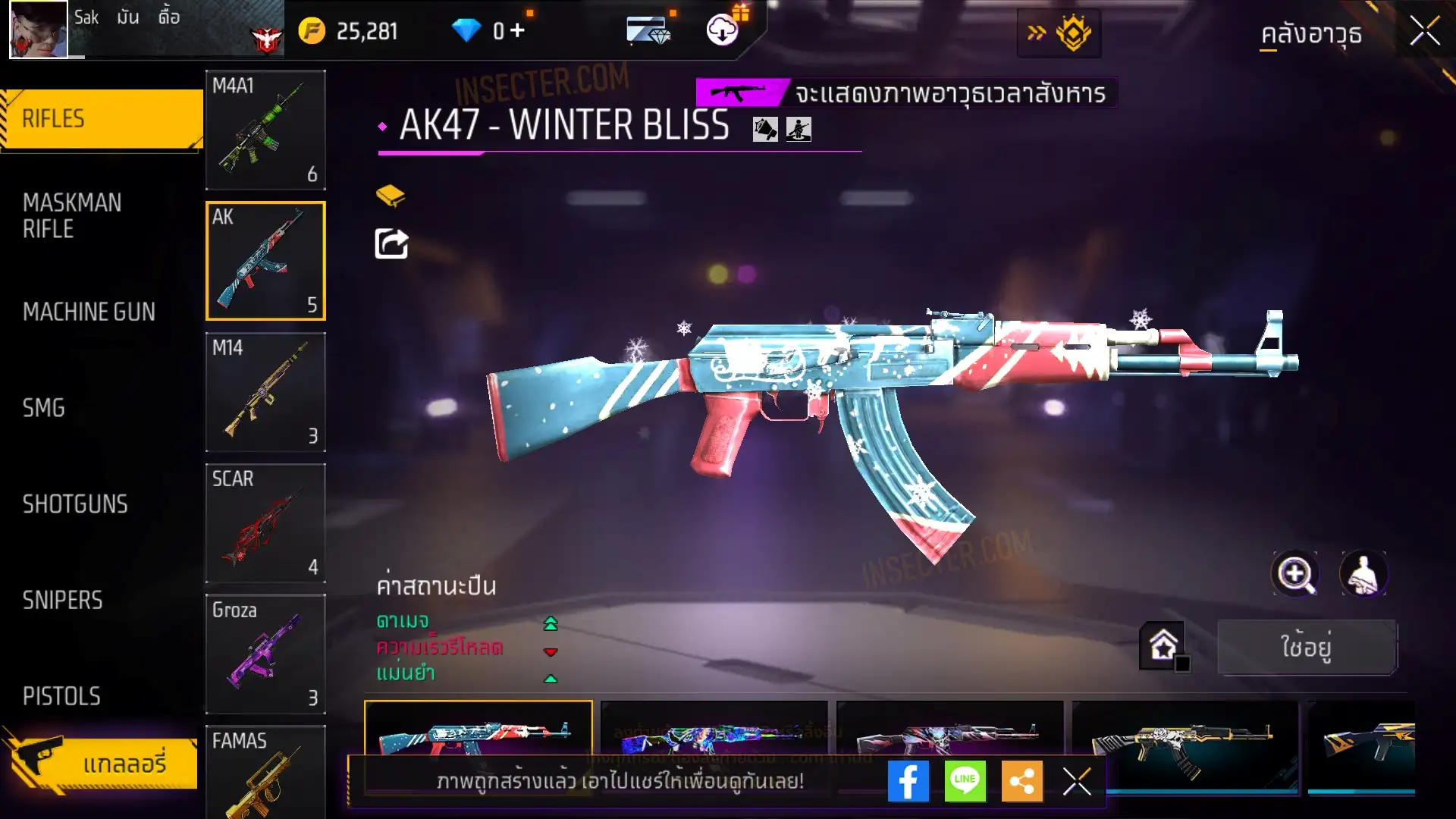Share the image via LINE
The height and width of the screenshot is (819, 1456).
(x=965, y=781)
